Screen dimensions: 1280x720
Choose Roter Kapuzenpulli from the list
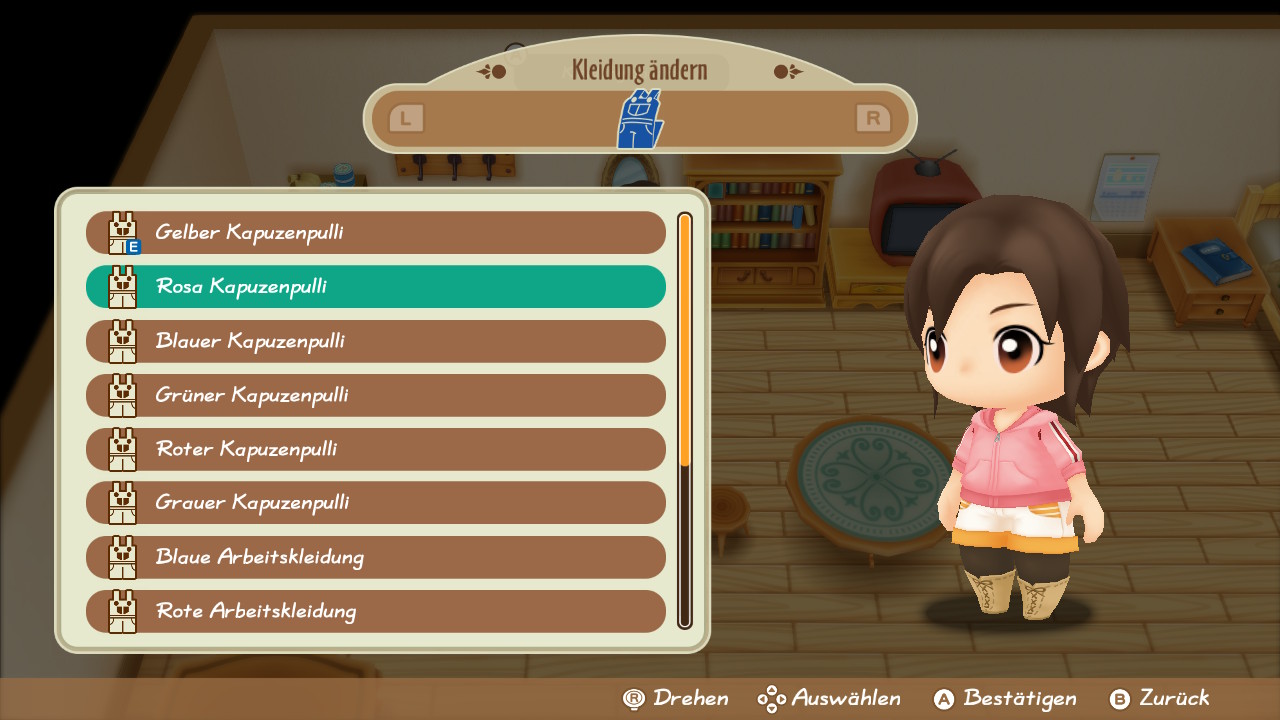375,449
